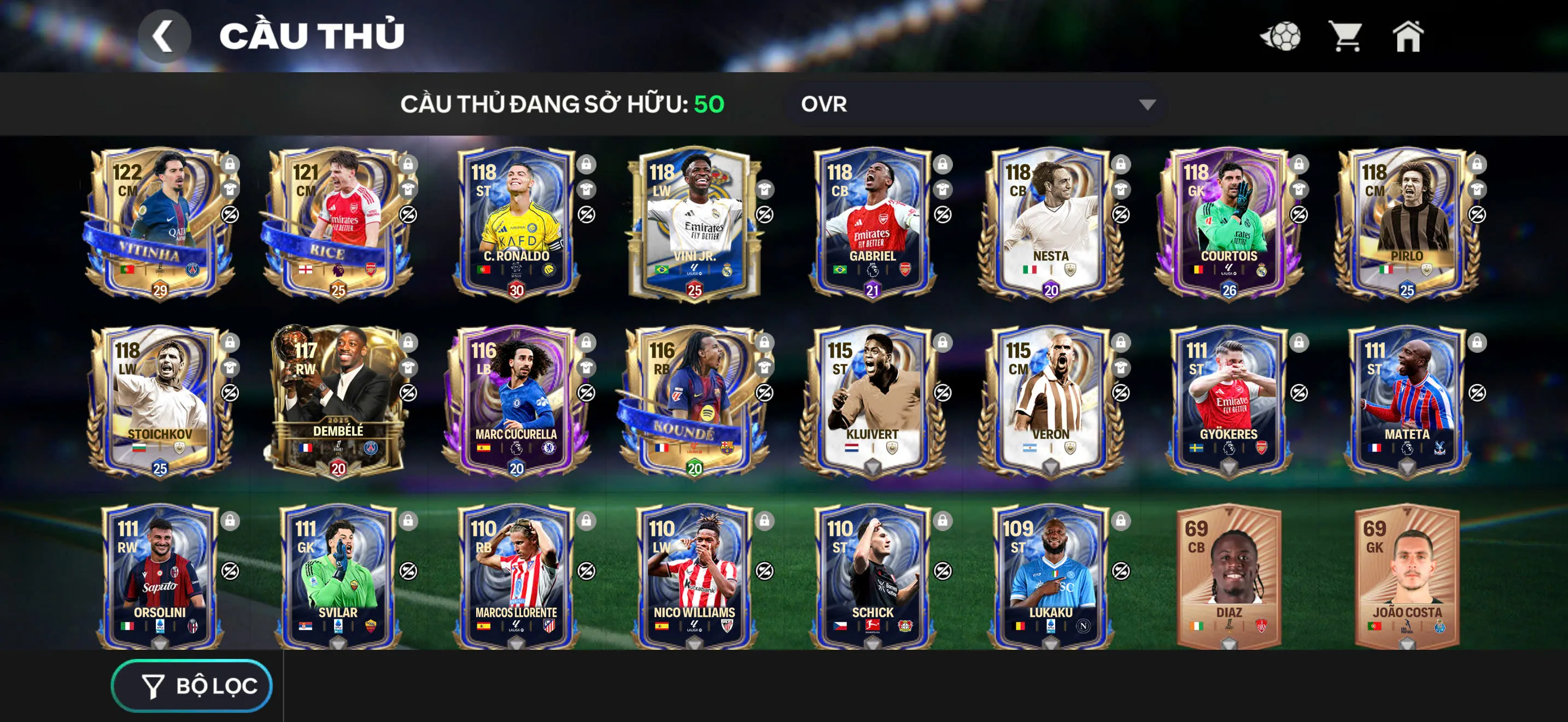Return to home screen via house icon
The width and height of the screenshot is (1568, 722).
point(1409,38)
